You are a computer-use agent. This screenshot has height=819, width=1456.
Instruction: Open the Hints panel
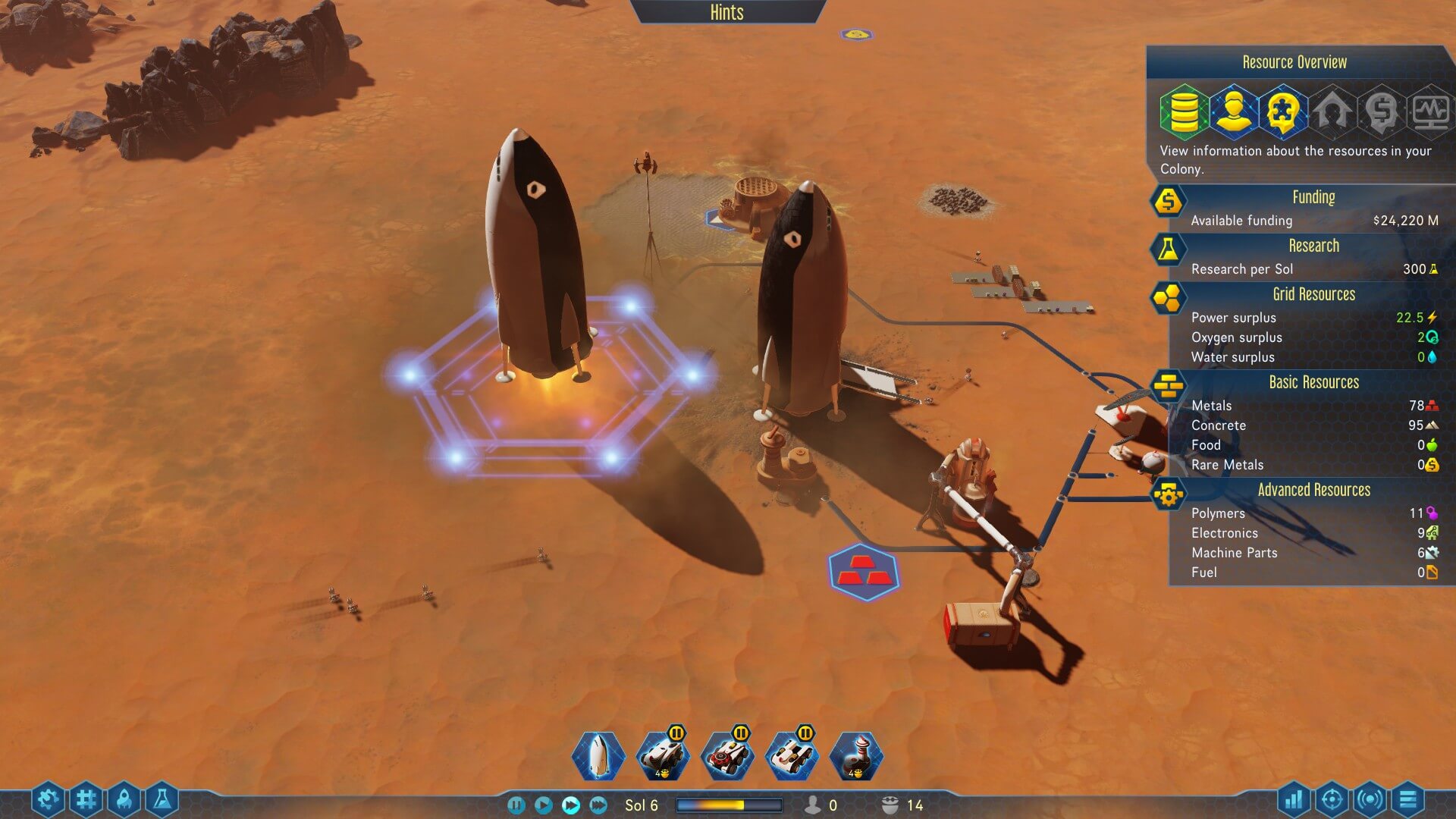coord(726,12)
